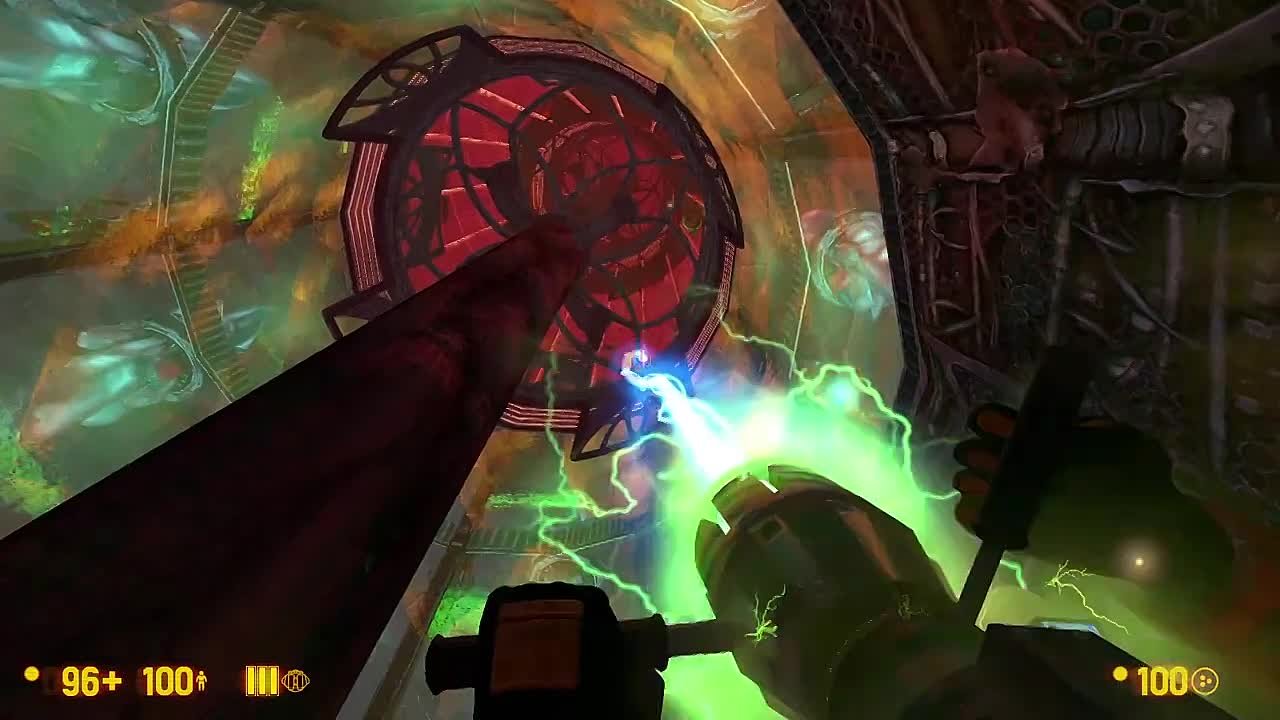This screenshot has height=720, width=1280.
Task: Click the yellow dot beside health counter
Action: 30,672
